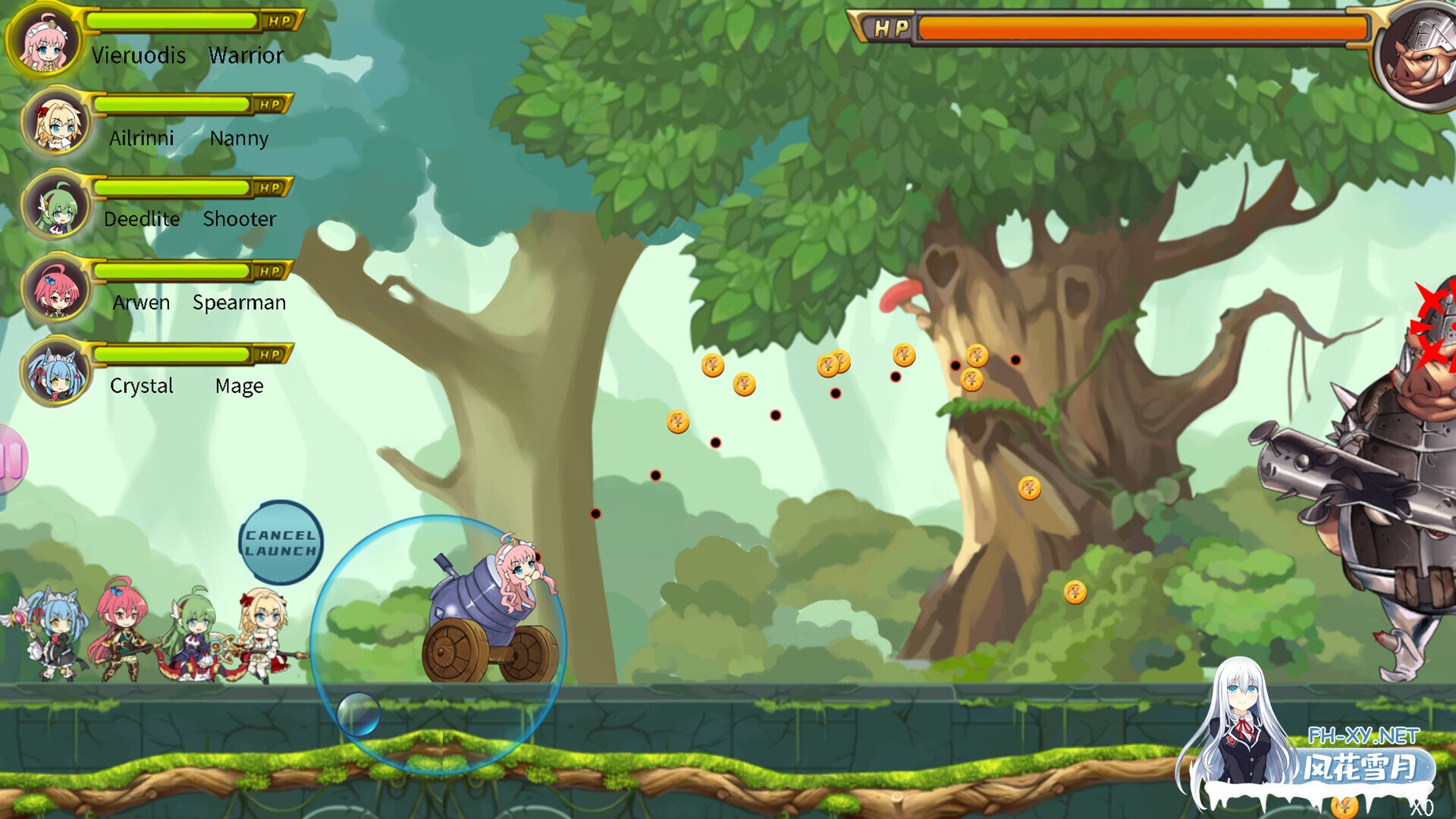Pick Arwen the Spearman portrait
This screenshot has height=819, width=1456.
click(x=56, y=290)
